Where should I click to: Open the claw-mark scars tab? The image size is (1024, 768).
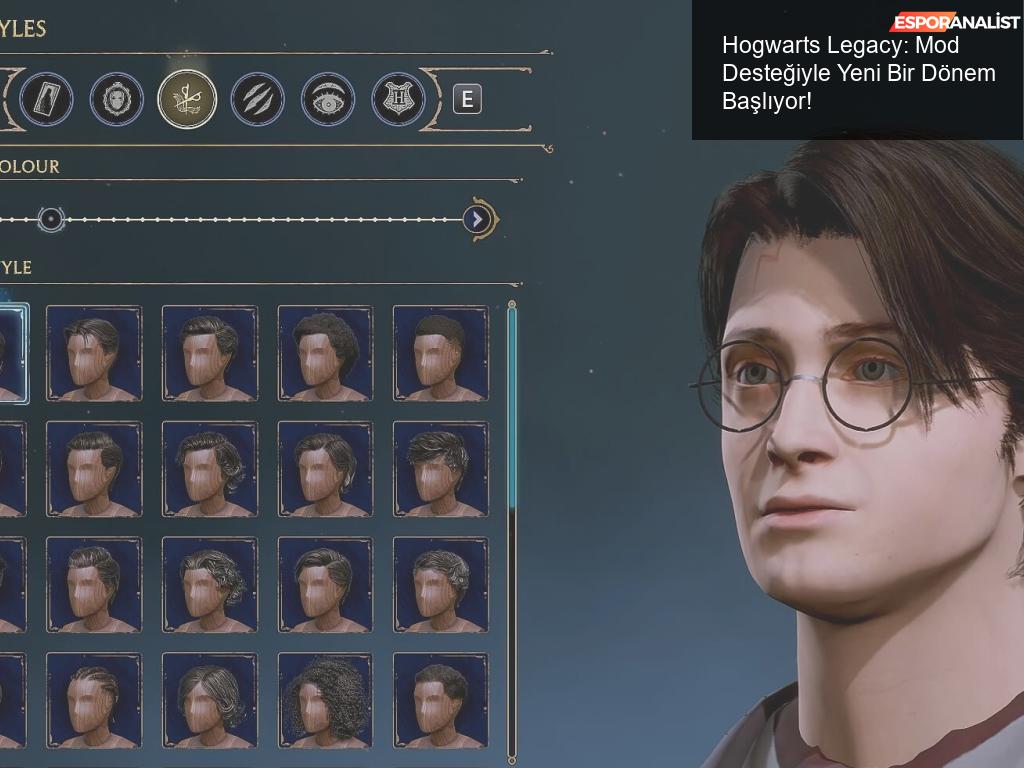click(258, 99)
